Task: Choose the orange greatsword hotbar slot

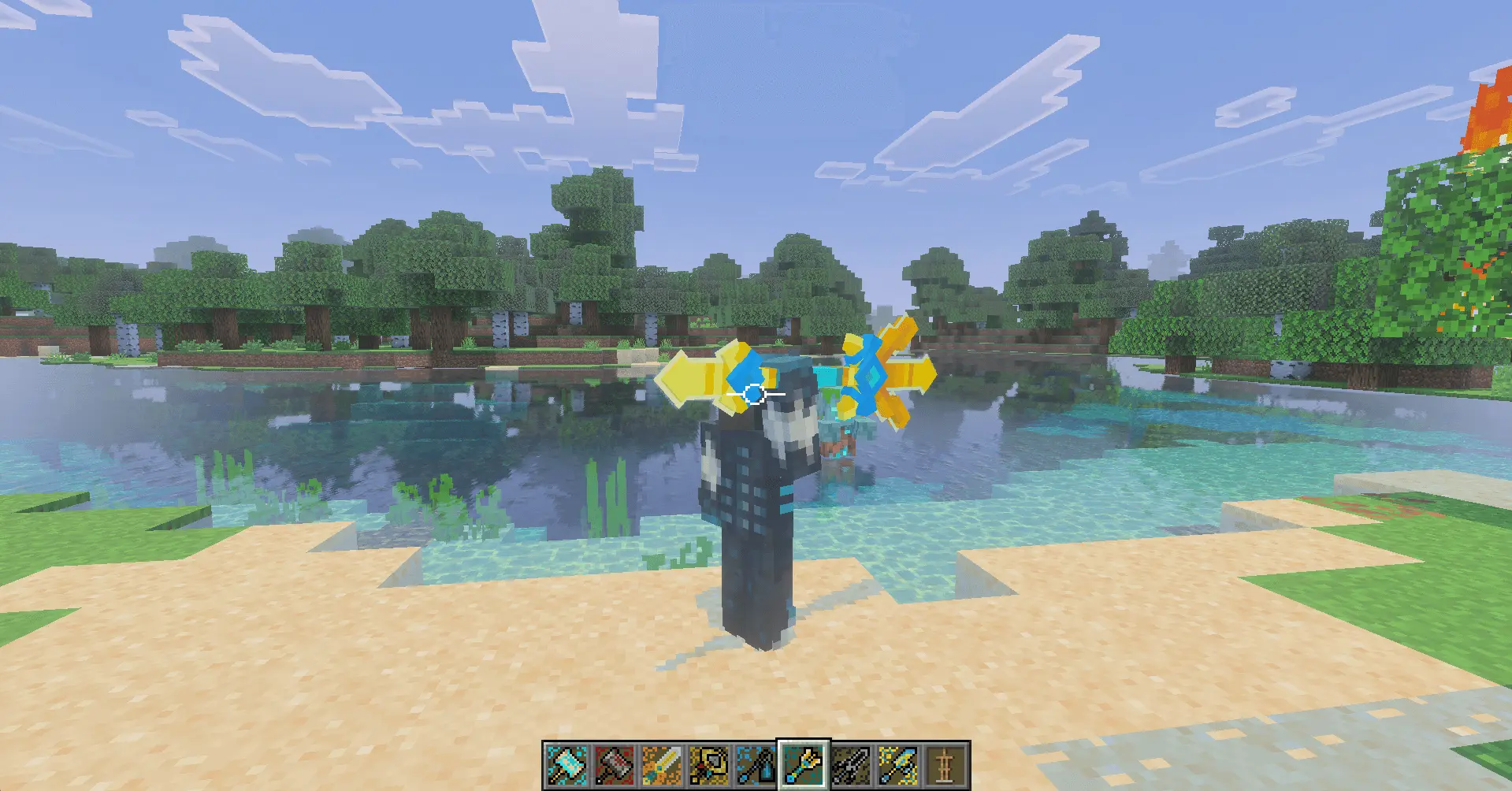Action: 661,765
